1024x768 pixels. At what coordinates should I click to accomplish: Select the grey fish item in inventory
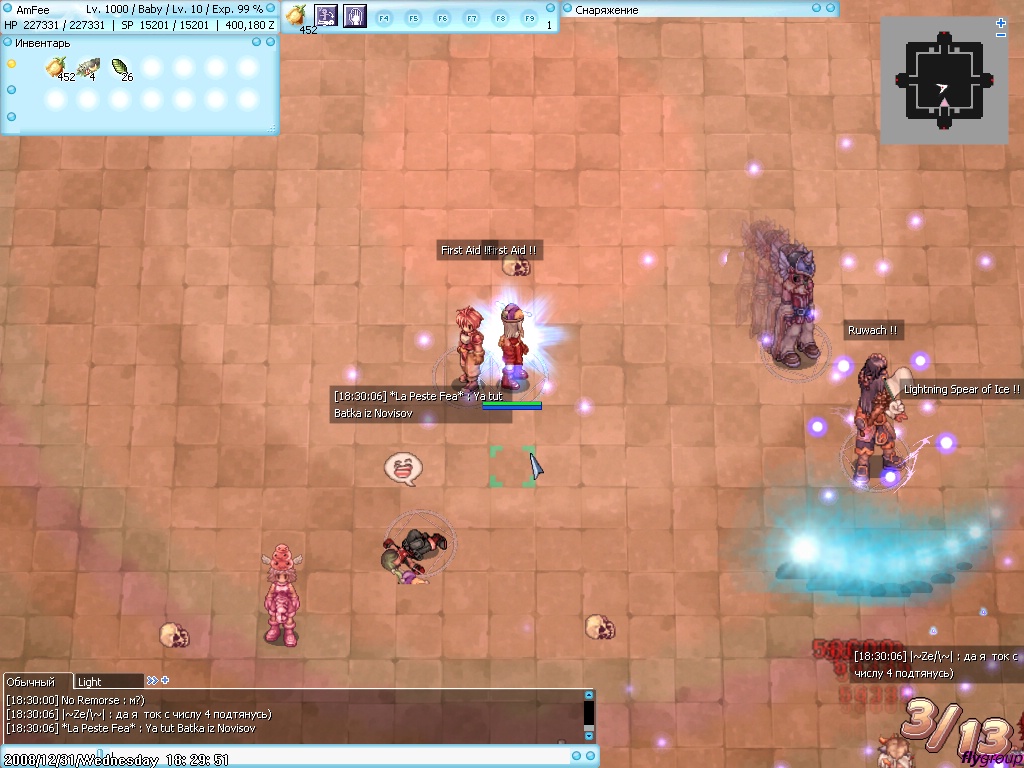click(88, 68)
